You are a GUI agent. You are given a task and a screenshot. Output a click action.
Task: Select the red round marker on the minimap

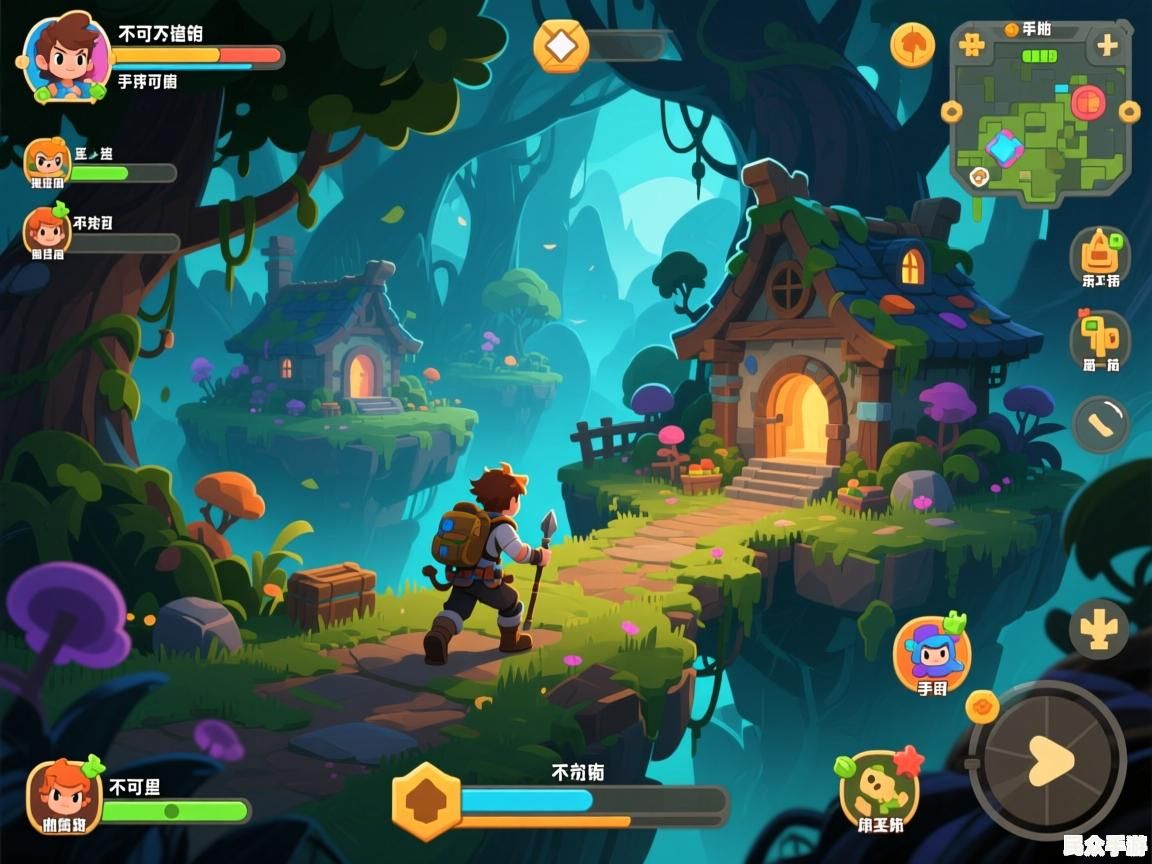(1087, 101)
